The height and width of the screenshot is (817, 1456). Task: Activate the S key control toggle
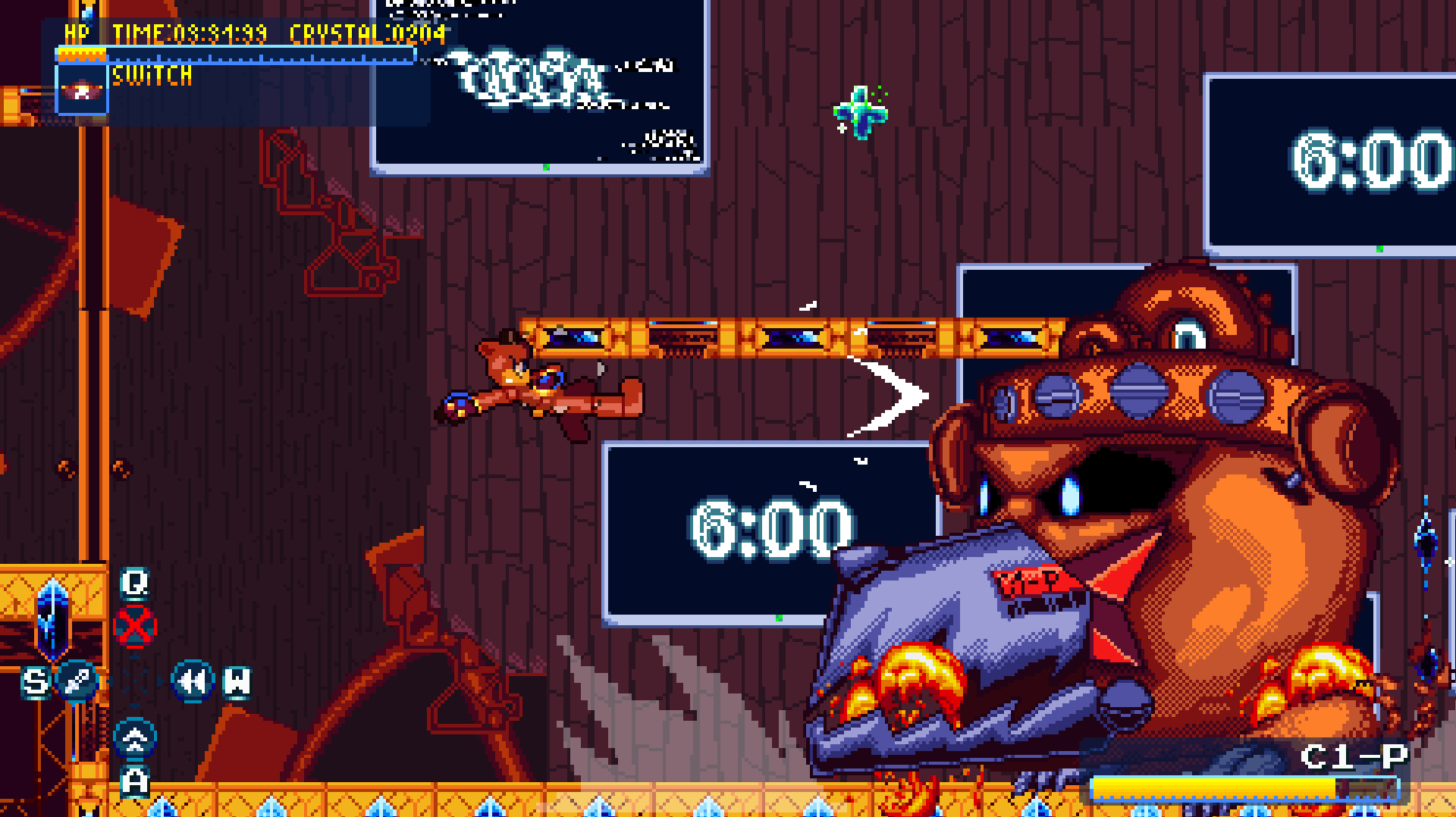coord(34,681)
